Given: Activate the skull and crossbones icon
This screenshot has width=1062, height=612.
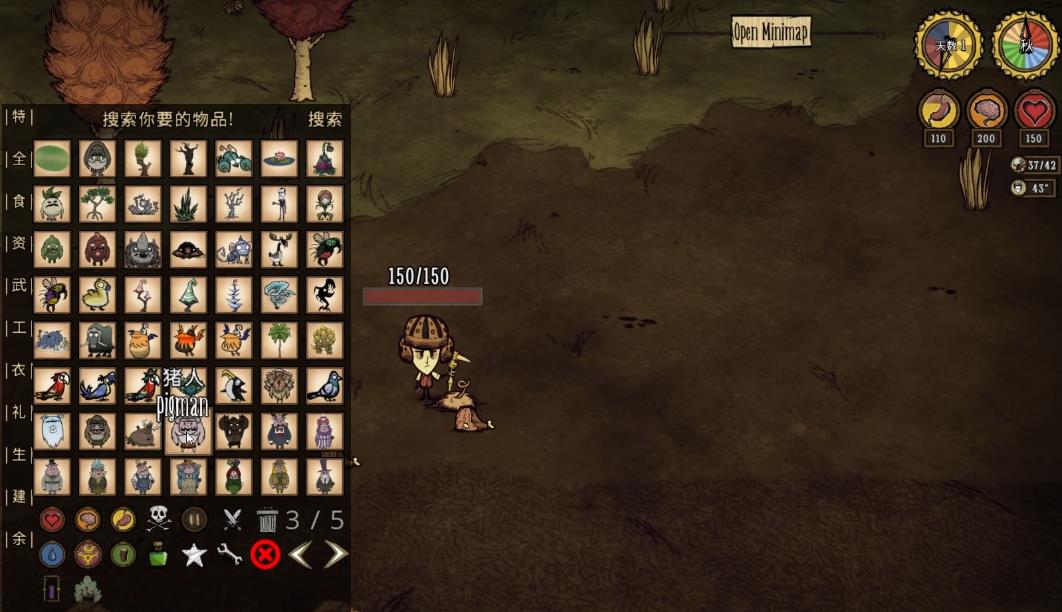Looking at the screenshot, I should click(x=159, y=519).
